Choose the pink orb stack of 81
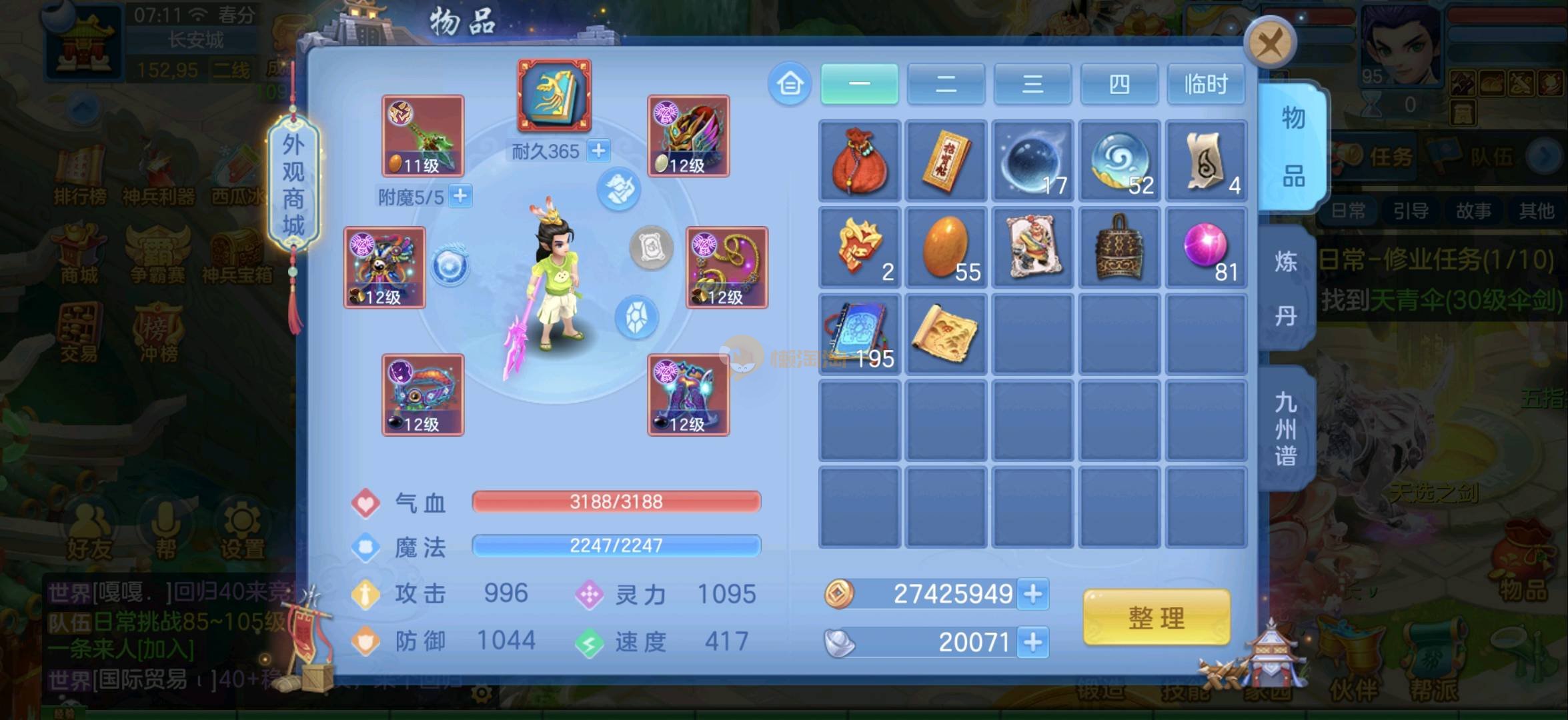Screen dimensions: 1568x720 [1206, 247]
